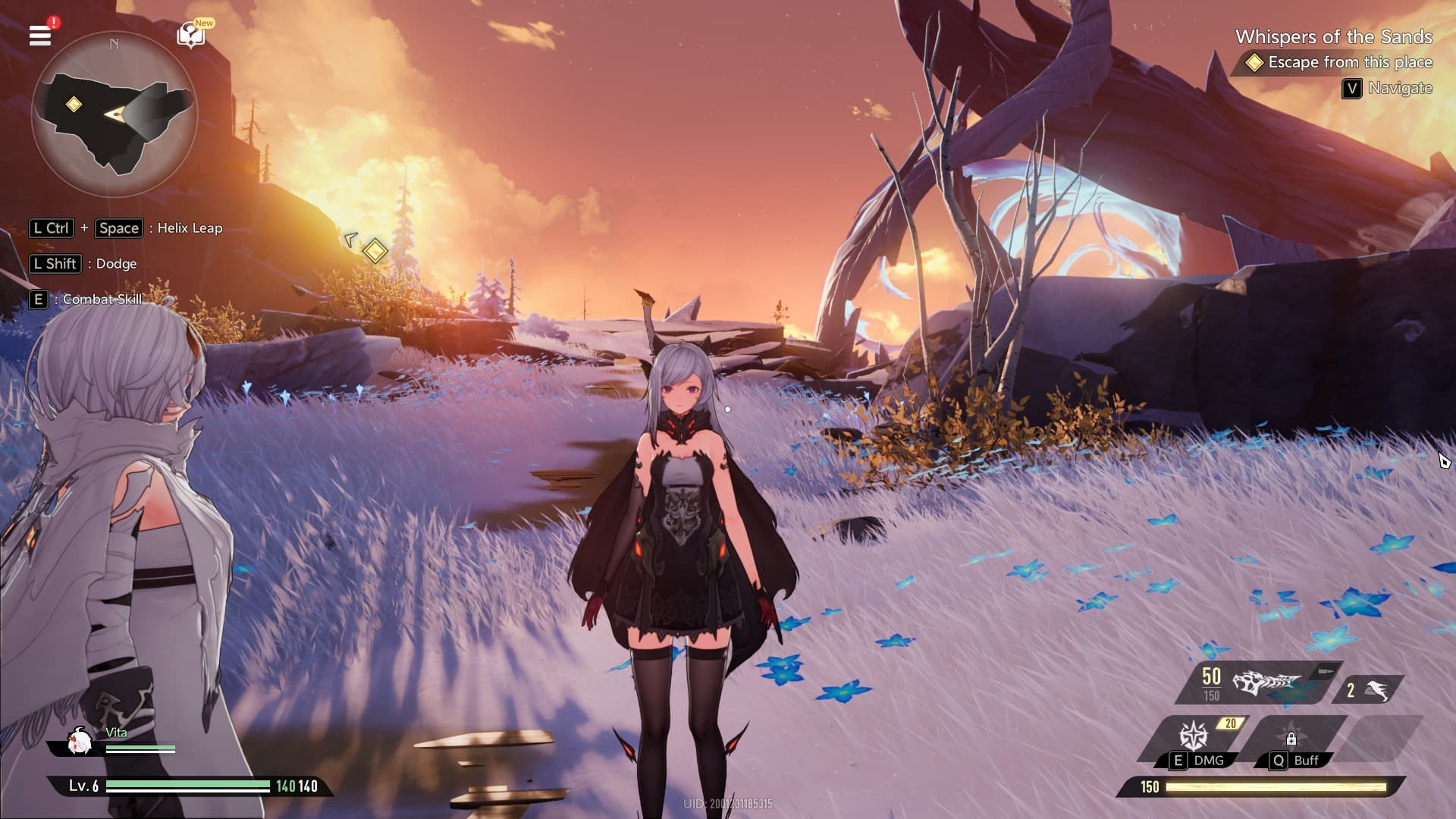Viewport: 1456px width, 819px height.
Task: Click the Helix Leap keybind hint
Action: pyautogui.click(x=127, y=227)
